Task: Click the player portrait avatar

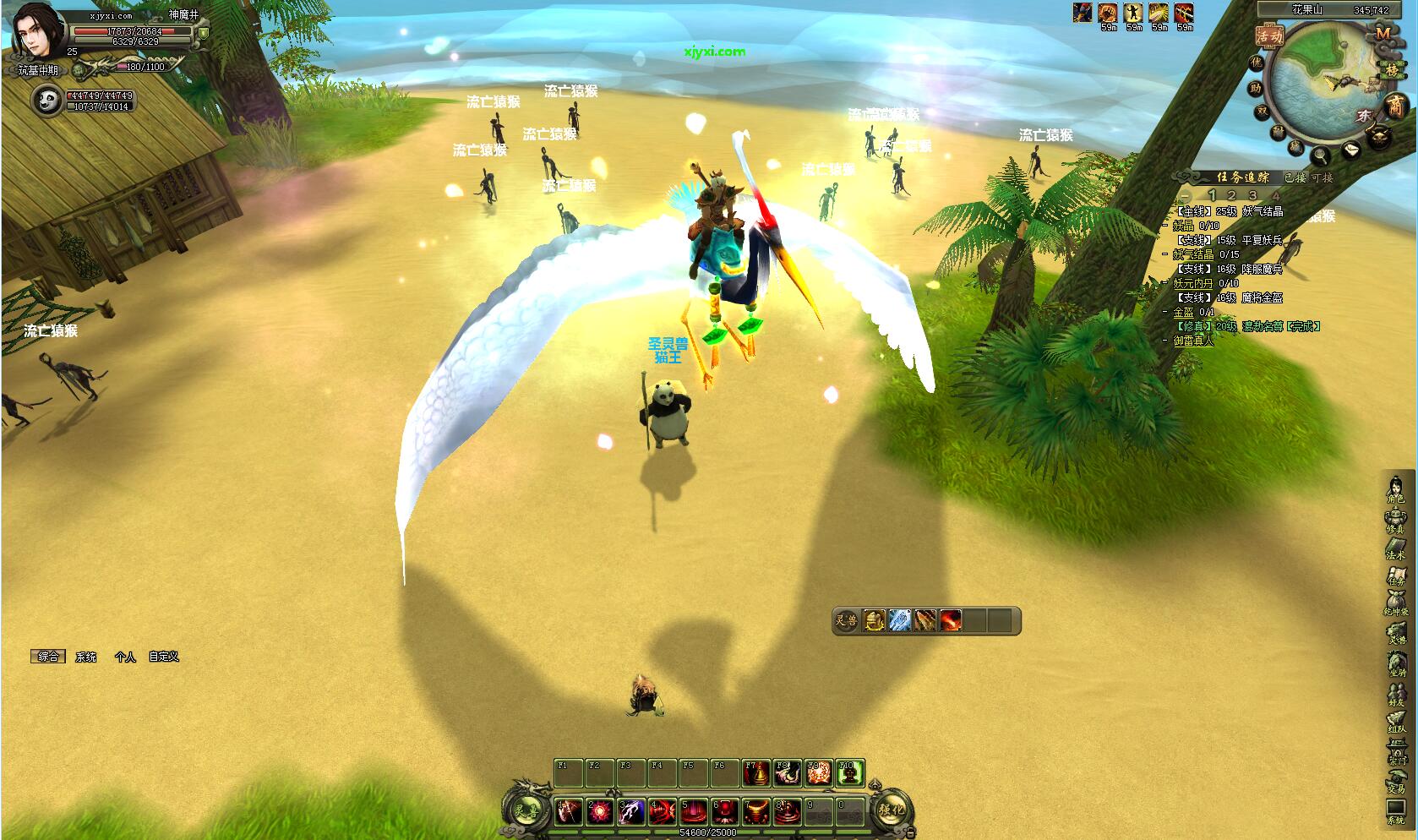Action: pos(34,27)
